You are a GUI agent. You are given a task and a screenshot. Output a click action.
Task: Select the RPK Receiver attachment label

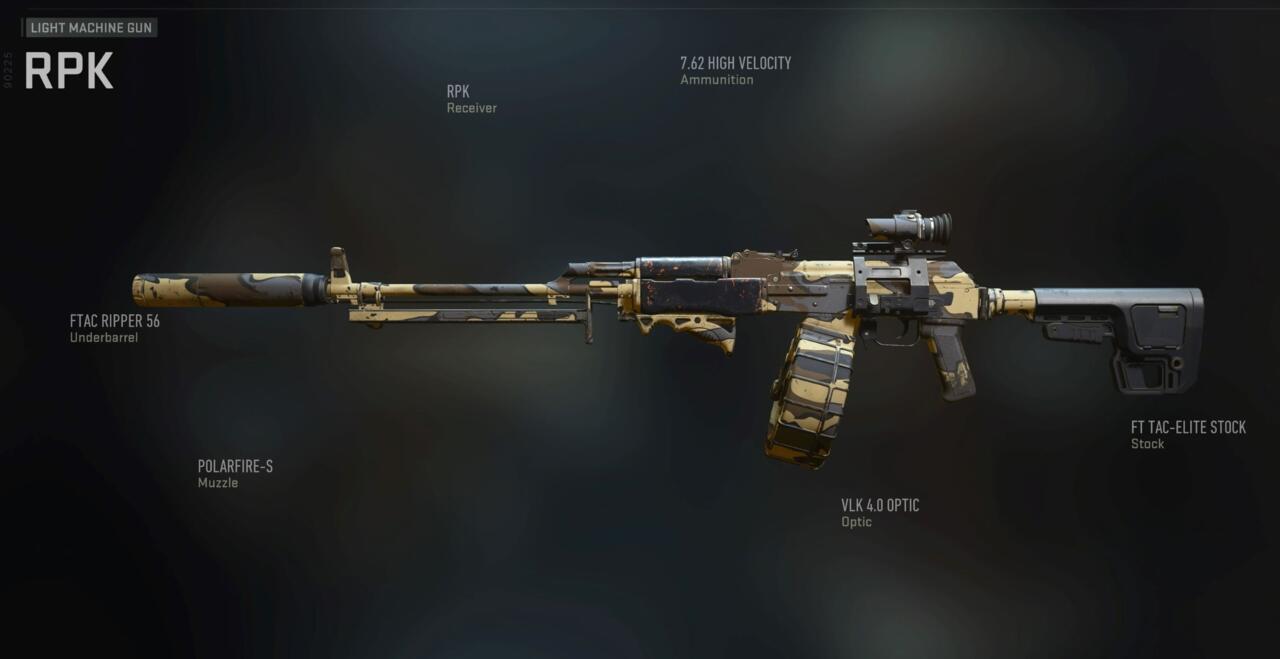coord(470,98)
